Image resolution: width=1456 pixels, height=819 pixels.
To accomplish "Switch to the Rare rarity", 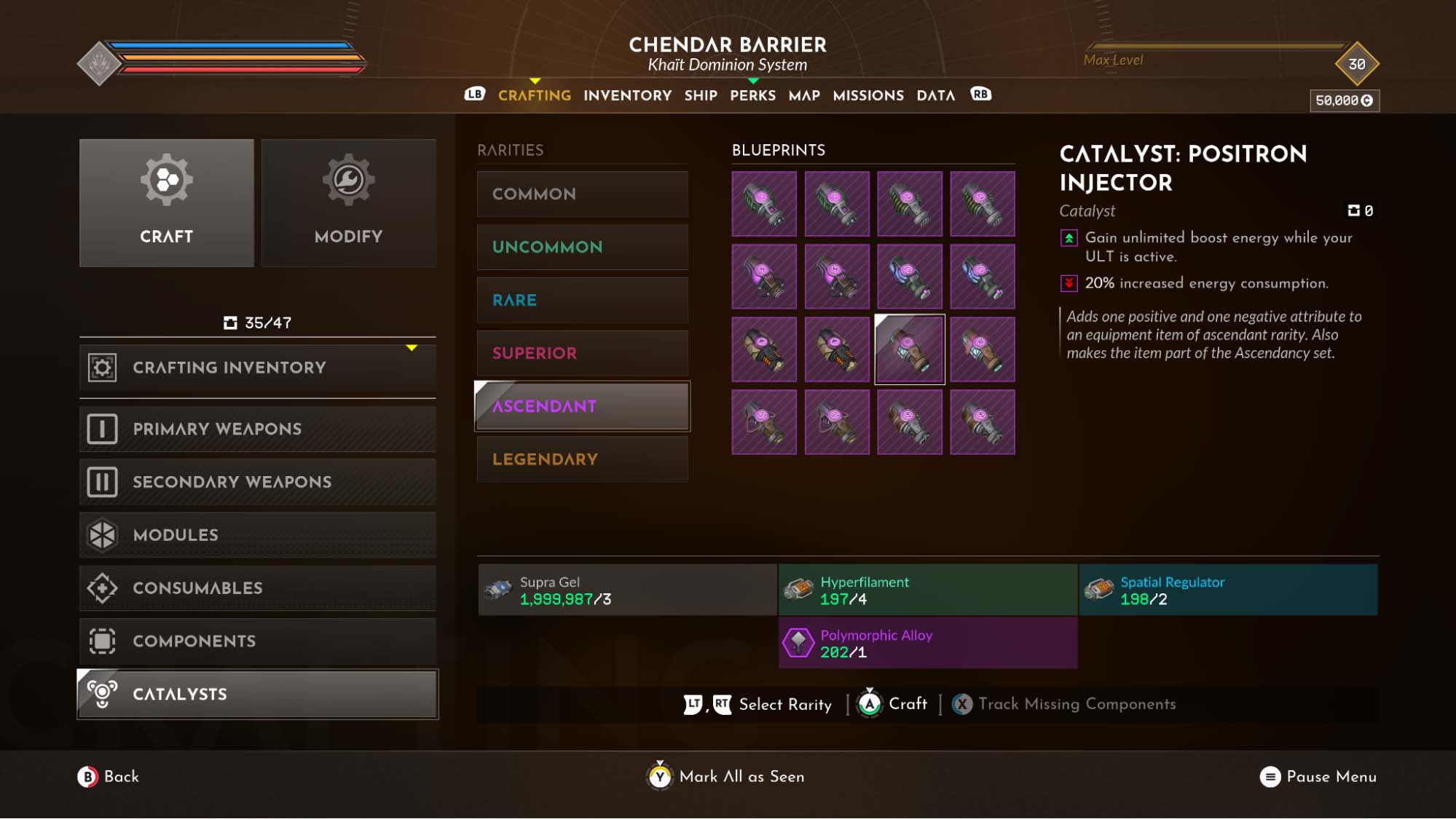I will 582,301.
